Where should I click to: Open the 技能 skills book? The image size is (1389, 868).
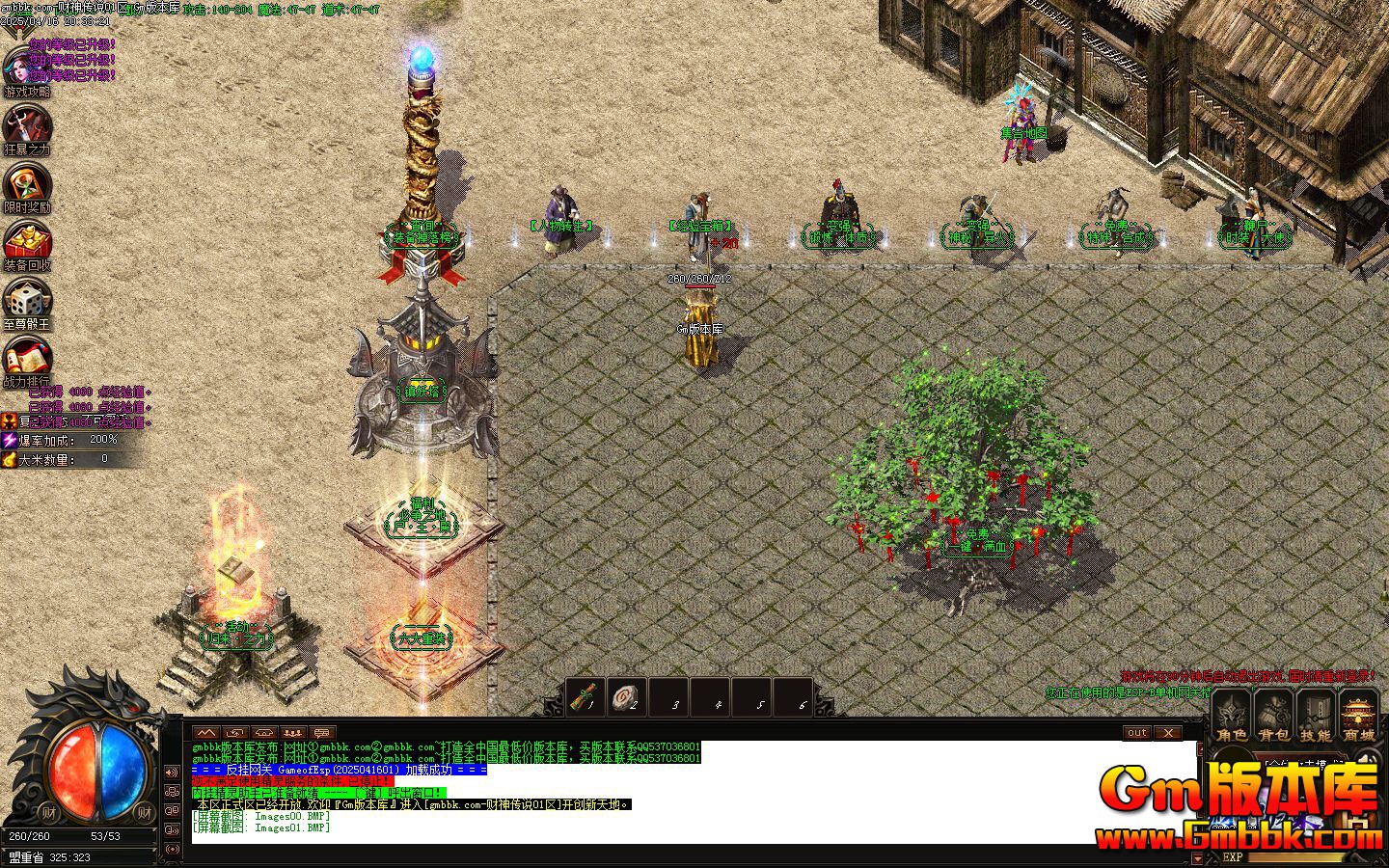[1316, 716]
